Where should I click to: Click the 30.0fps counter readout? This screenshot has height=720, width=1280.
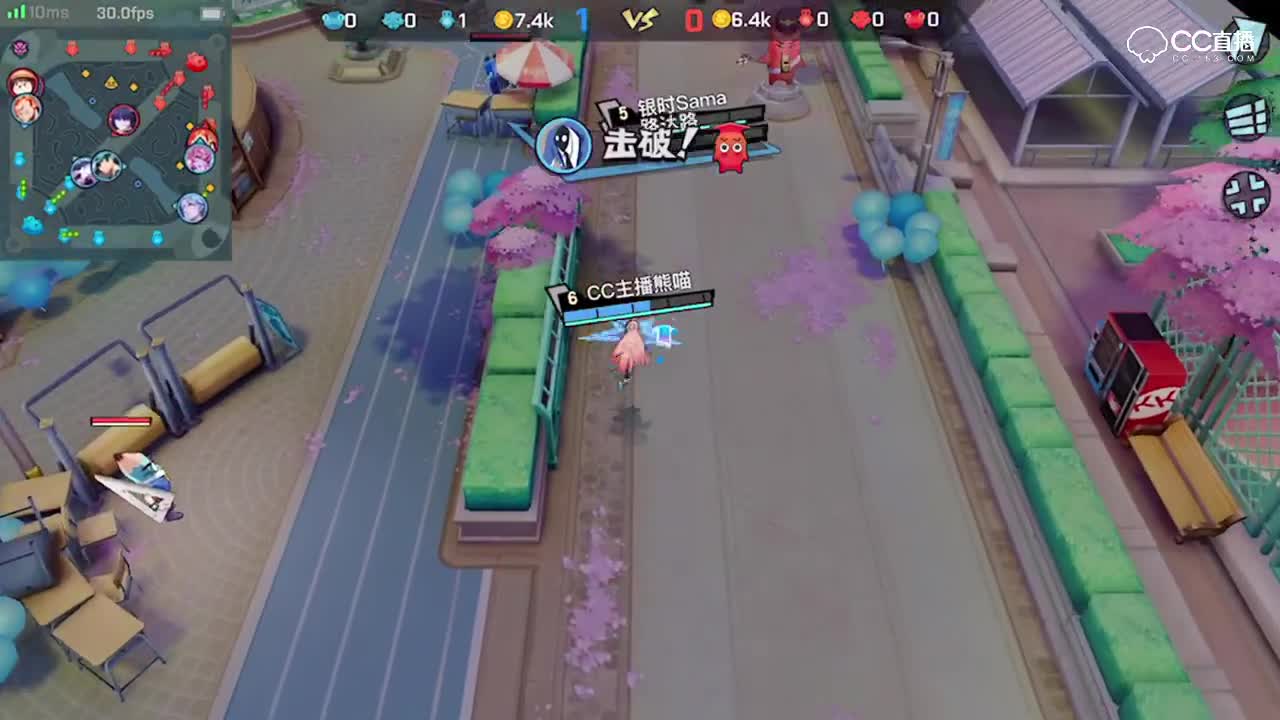point(125,13)
